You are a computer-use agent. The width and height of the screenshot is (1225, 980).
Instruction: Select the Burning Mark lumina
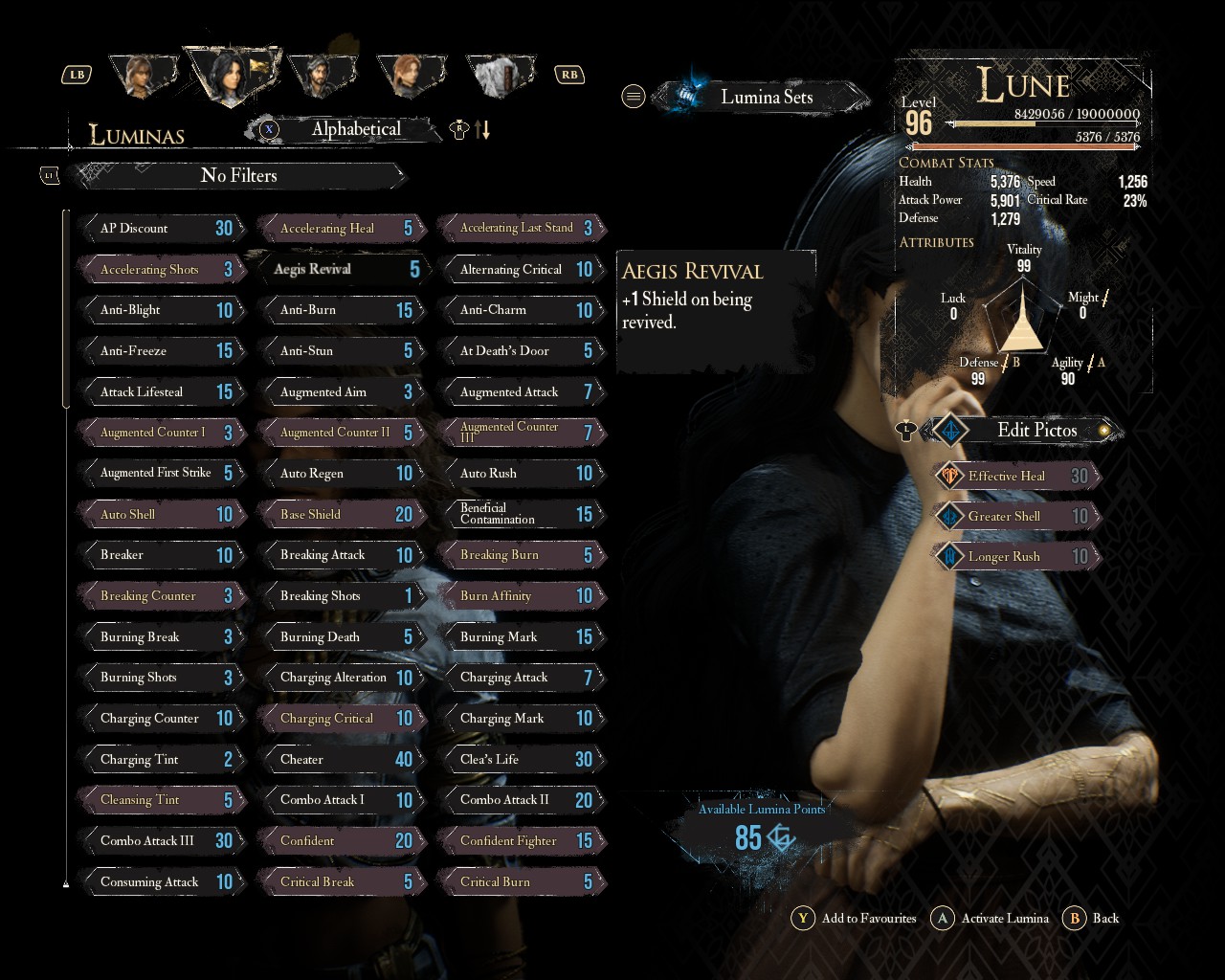[521, 637]
